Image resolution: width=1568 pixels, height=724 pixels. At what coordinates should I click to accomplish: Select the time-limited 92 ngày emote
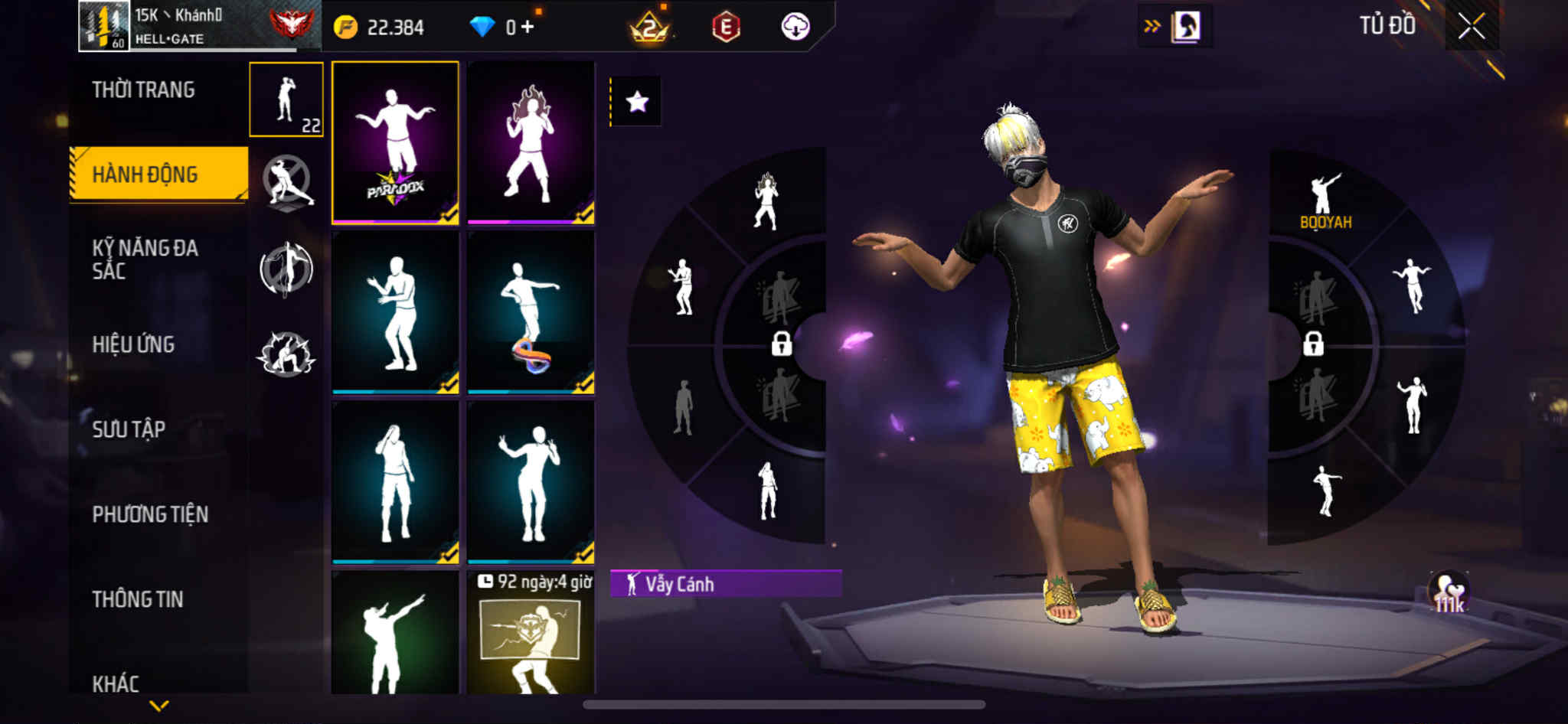click(x=531, y=634)
